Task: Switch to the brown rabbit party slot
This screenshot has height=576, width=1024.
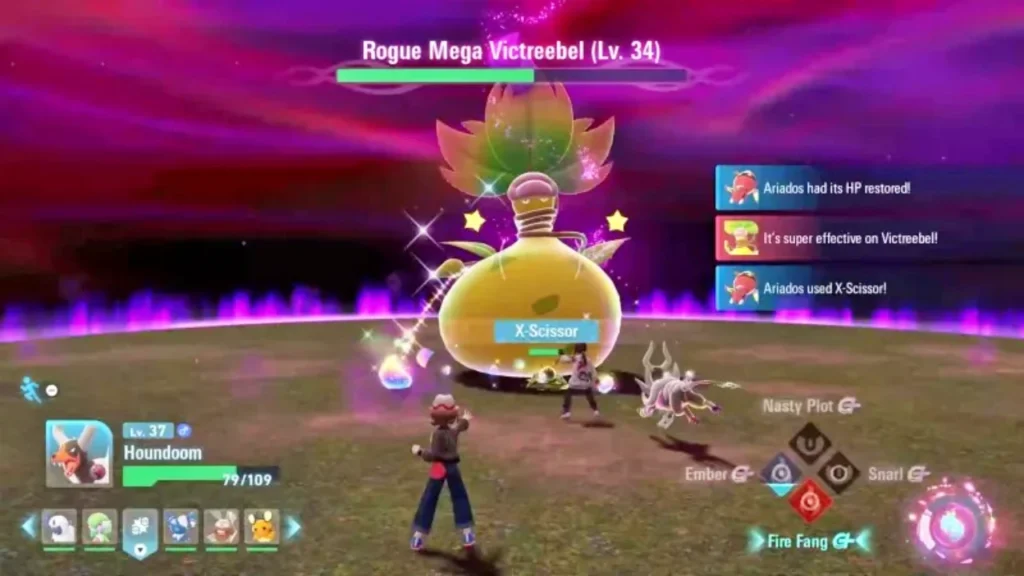Action: coord(221,527)
